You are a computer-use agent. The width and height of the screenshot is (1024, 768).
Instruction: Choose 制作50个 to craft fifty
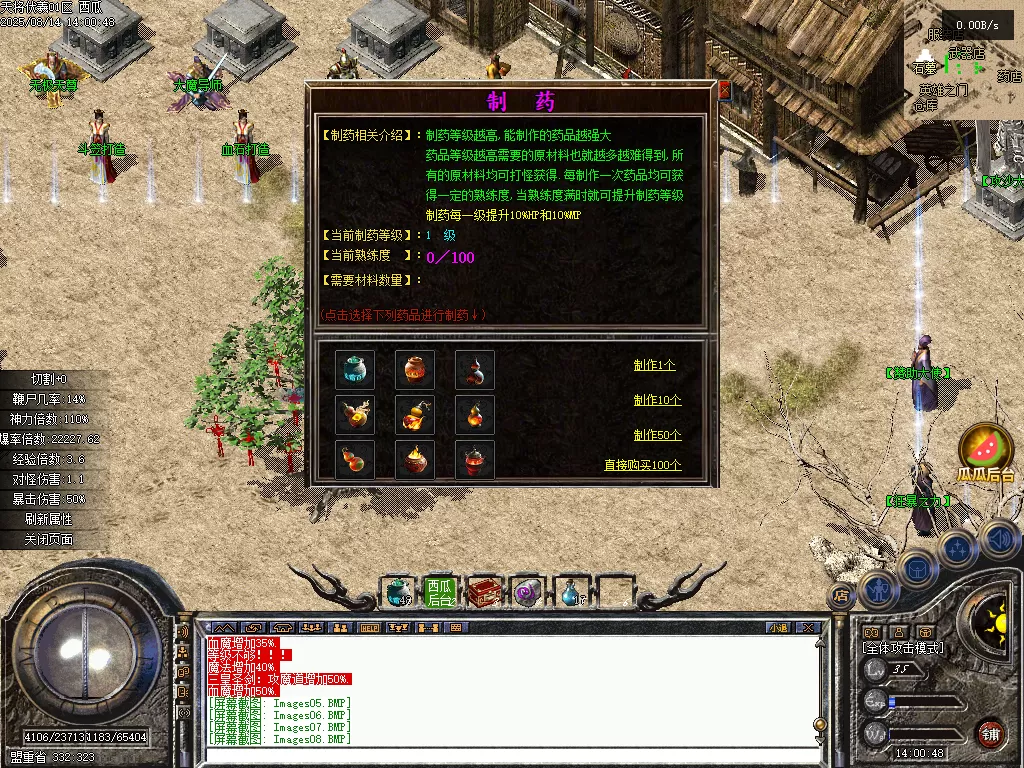pyautogui.click(x=657, y=435)
